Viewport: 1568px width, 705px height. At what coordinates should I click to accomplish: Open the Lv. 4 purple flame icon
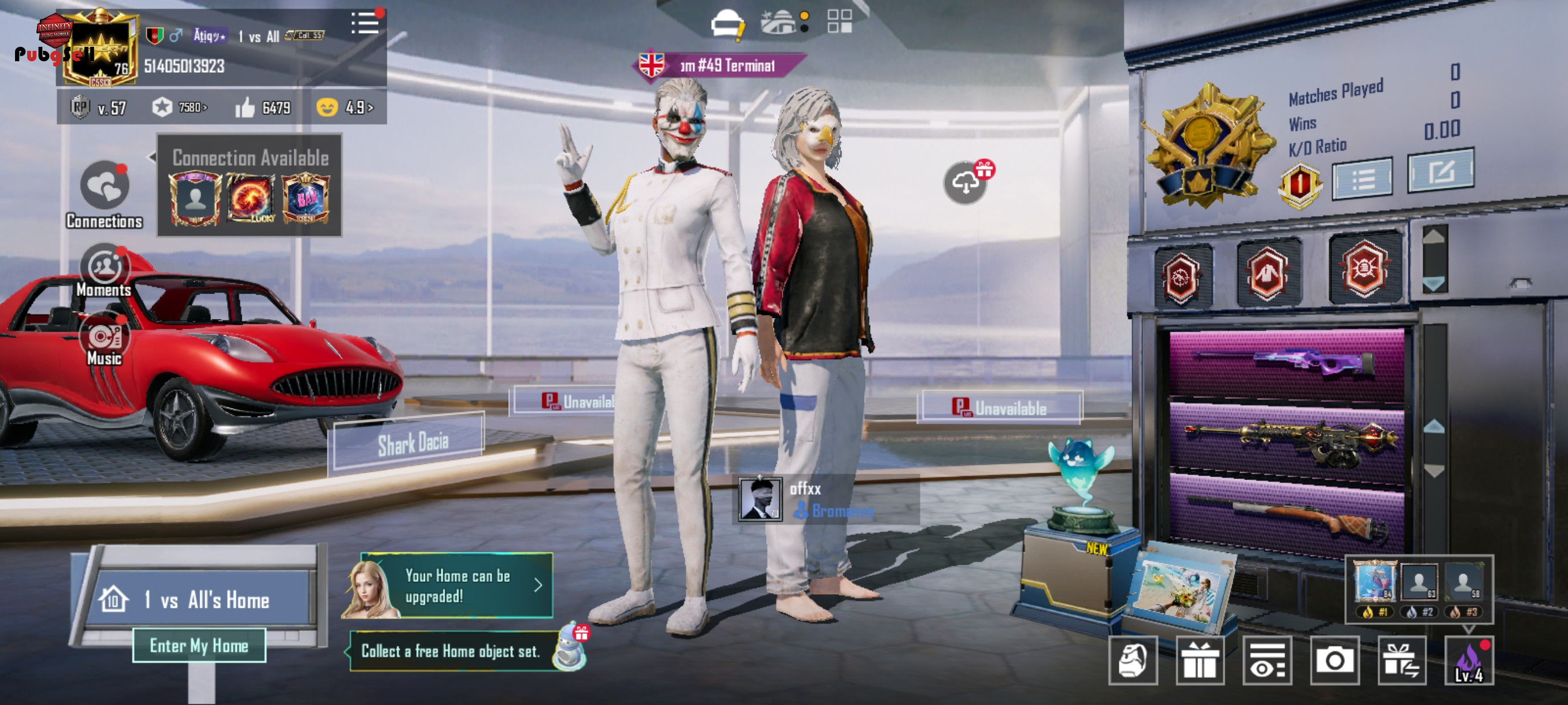(x=1468, y=661)
